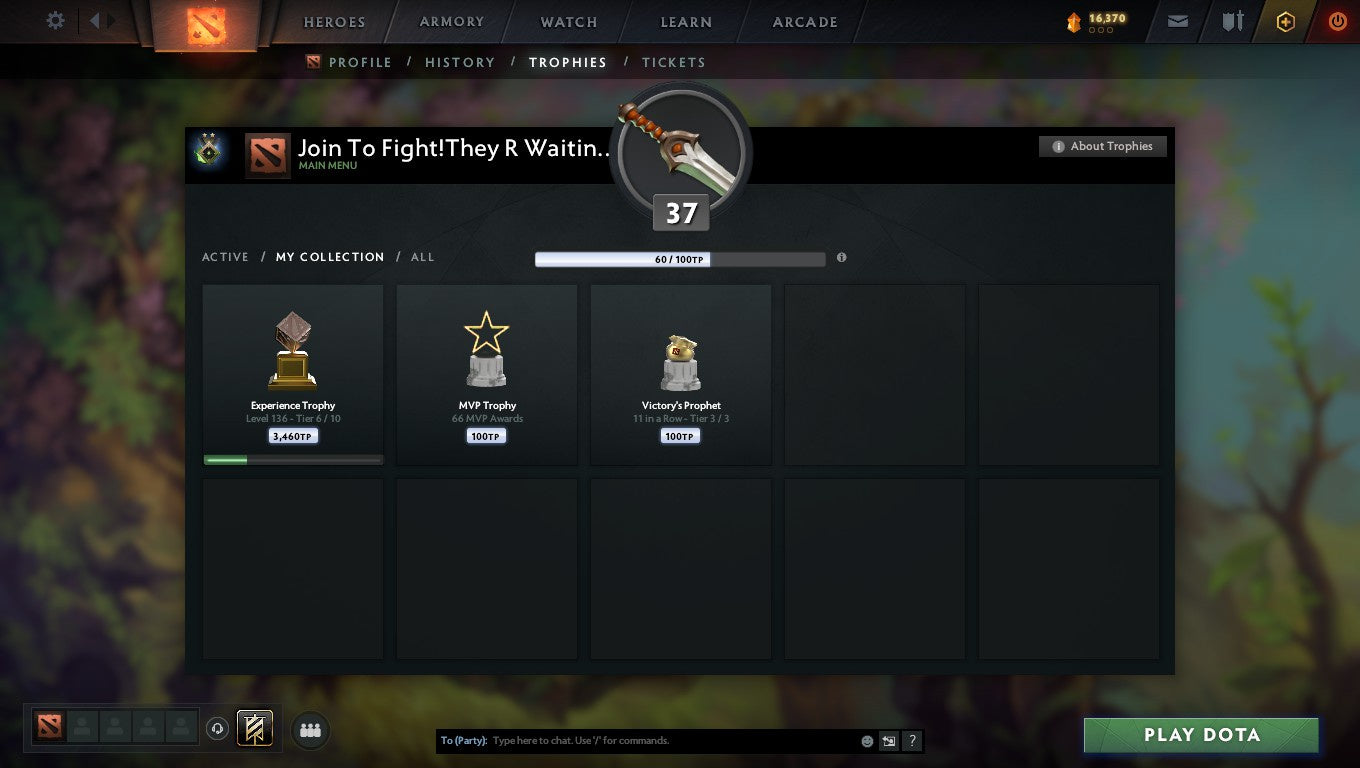Open the WATCH menu
The image size is (1360, 768).
[x=568, y=21]
